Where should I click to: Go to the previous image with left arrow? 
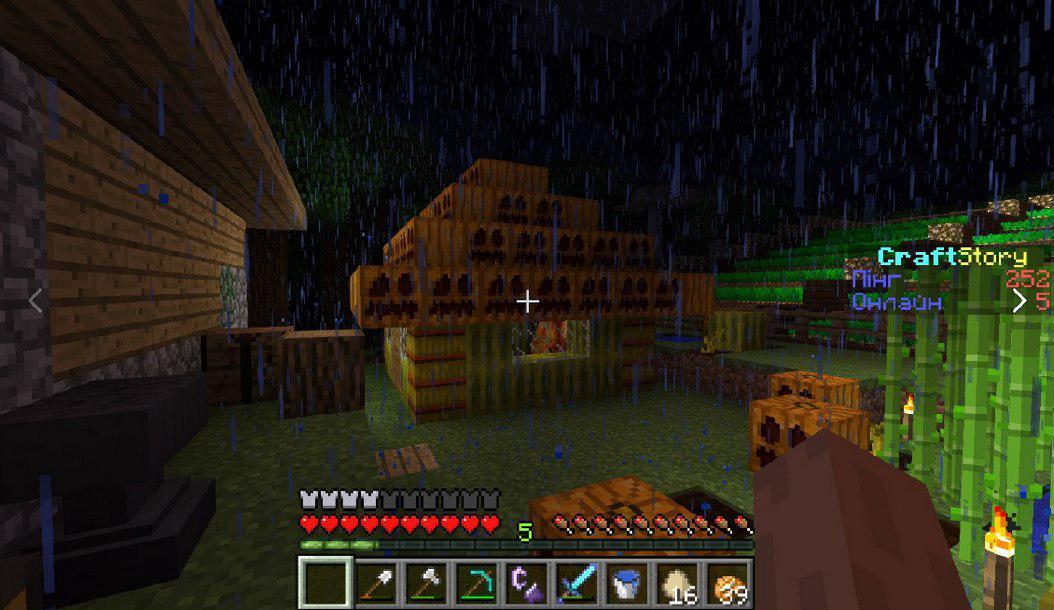[x=36, y=300]
